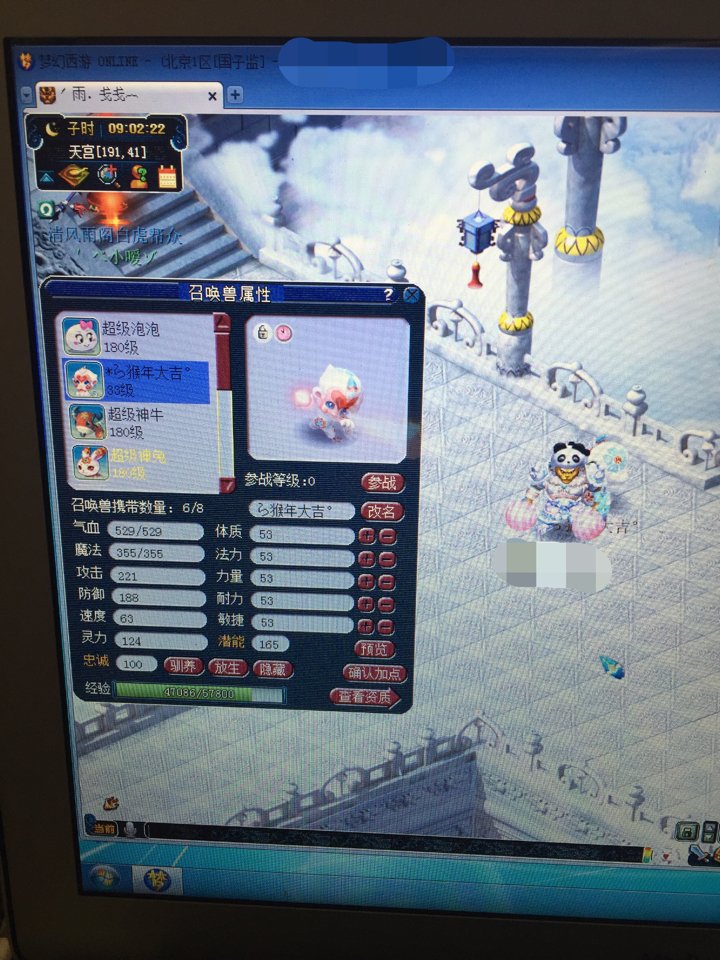Decrease 敏捷 by one point
720x960 pixels.
(387, 627)
